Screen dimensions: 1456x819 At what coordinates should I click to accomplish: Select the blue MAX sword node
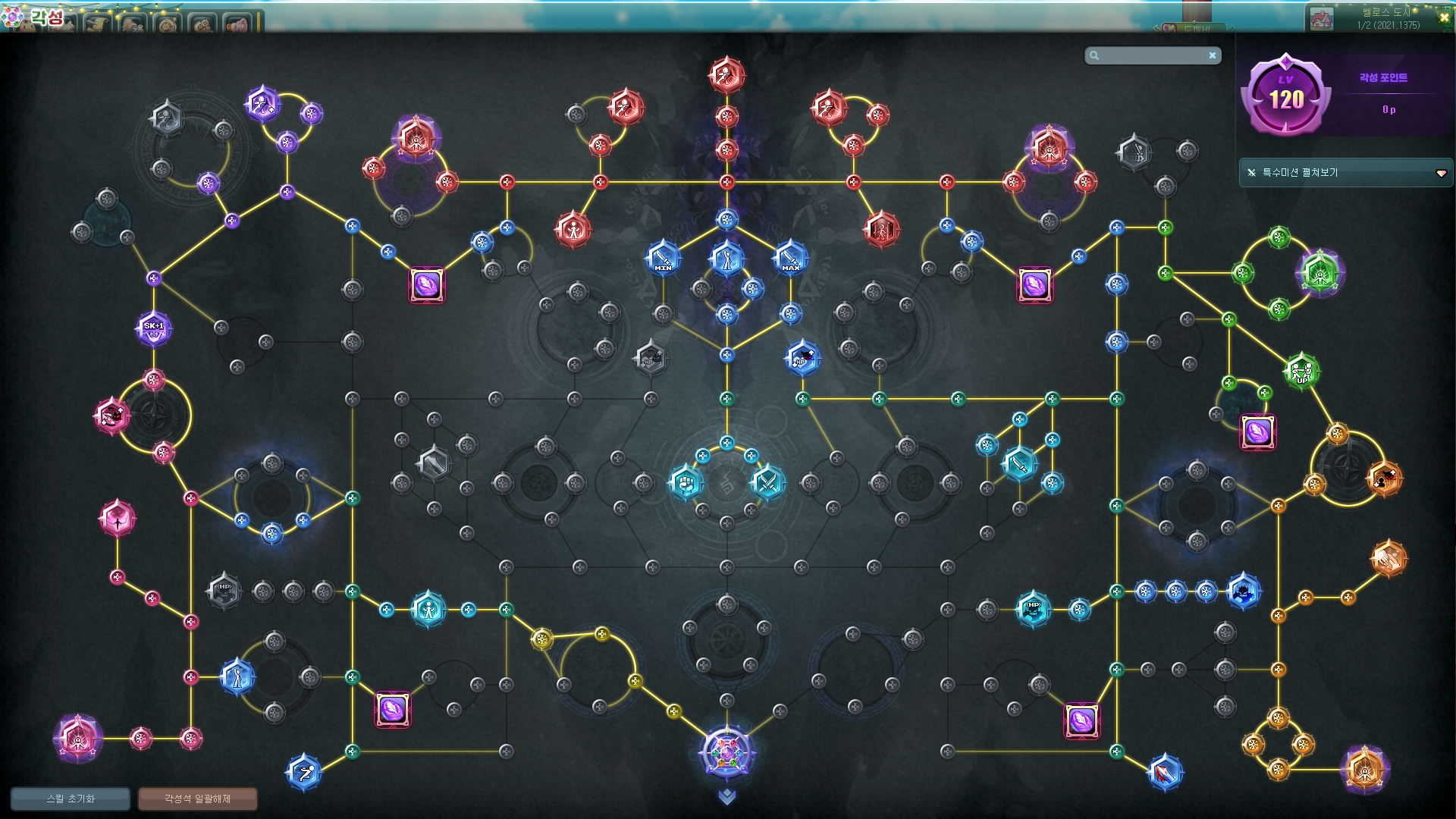pyautogui.click(x=790, y=259)
